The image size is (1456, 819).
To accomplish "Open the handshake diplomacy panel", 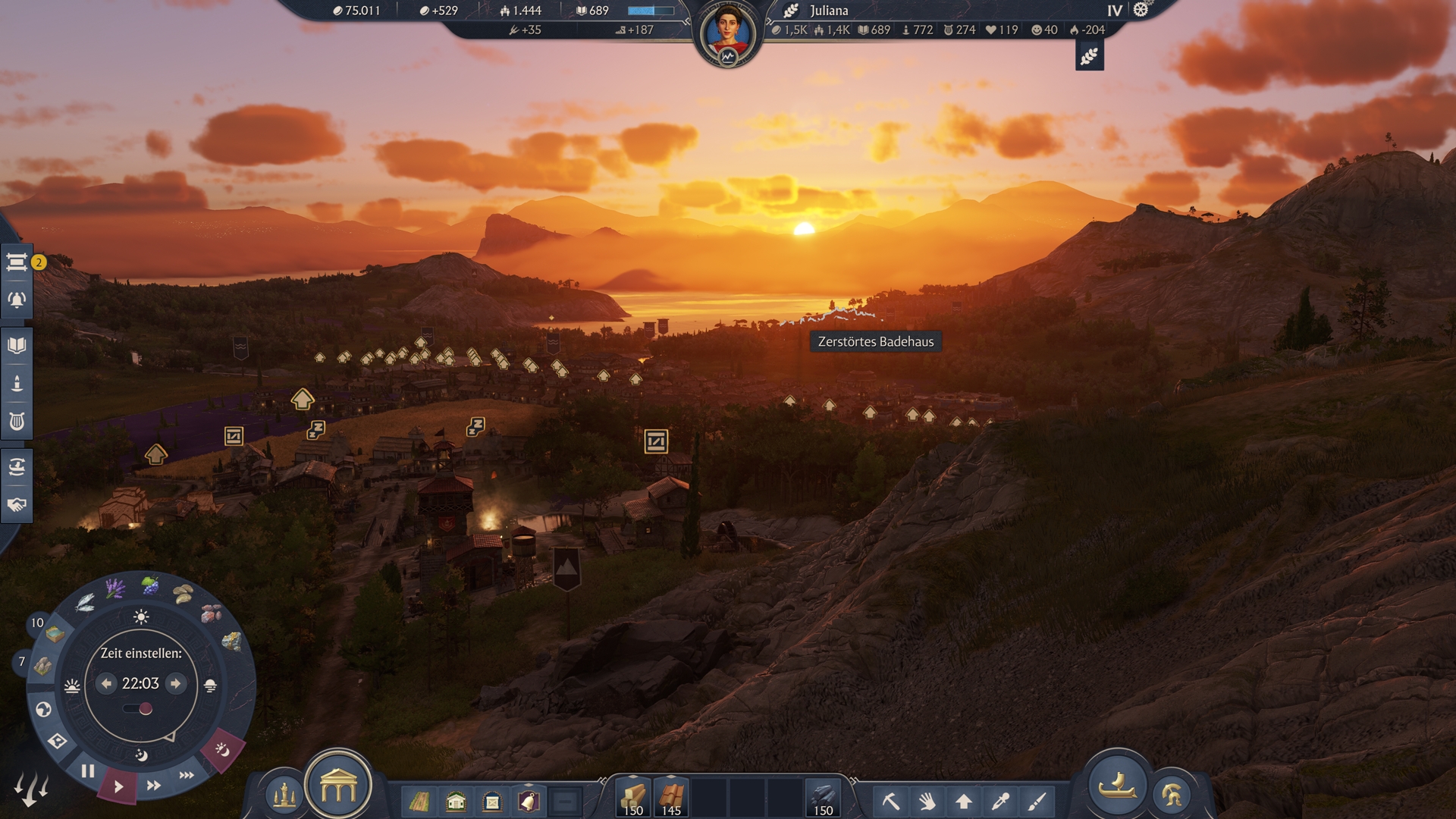I will click(17, 505).
